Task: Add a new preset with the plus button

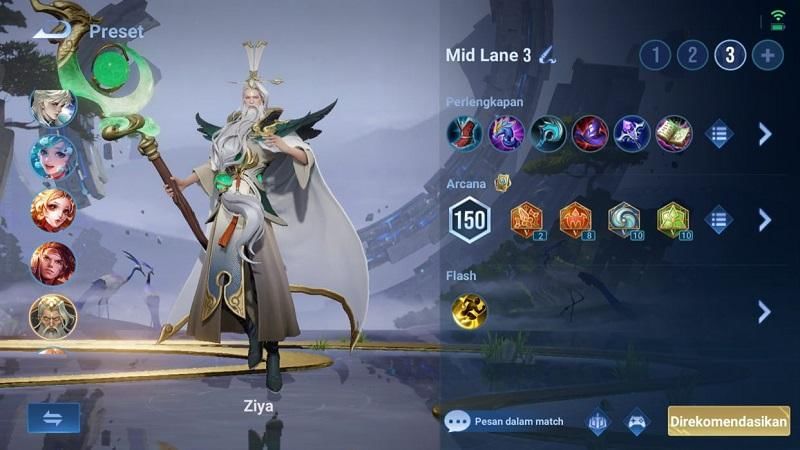Action: click(767, 55)
